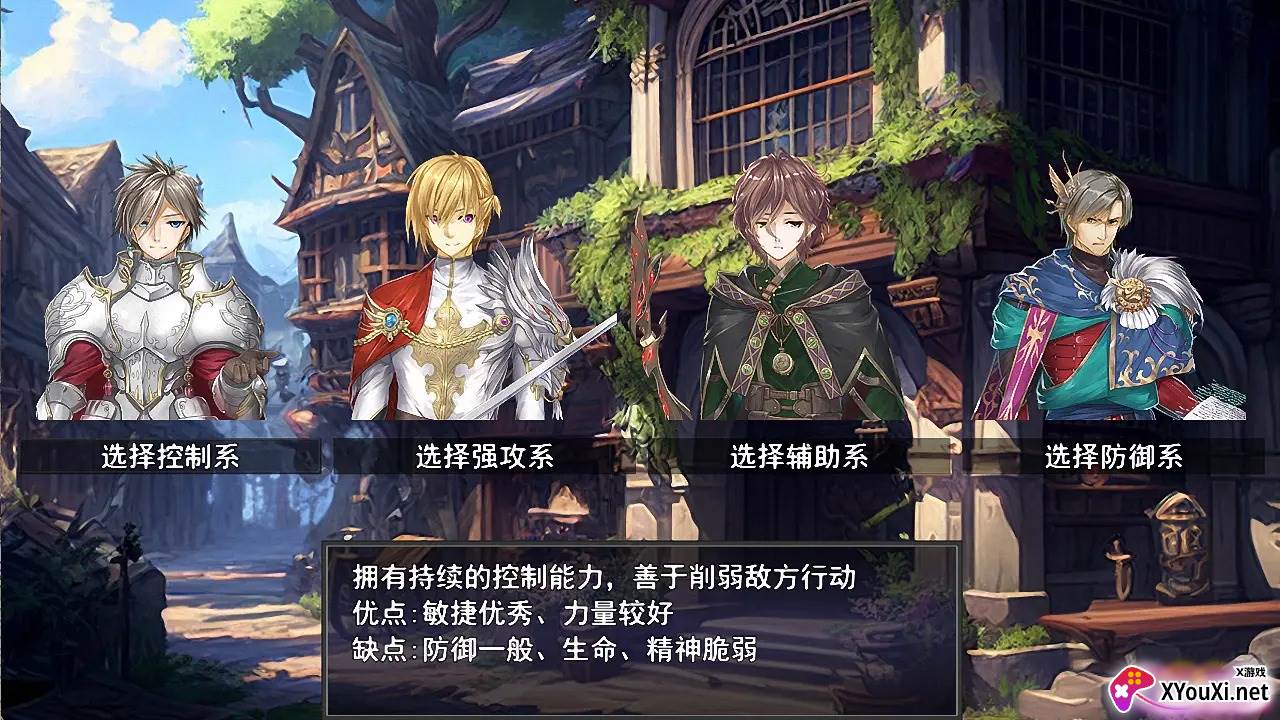This screenshot has height=720, width=1280.
Task: Click the green-cloaked archer character portrait
Action: 780,300
